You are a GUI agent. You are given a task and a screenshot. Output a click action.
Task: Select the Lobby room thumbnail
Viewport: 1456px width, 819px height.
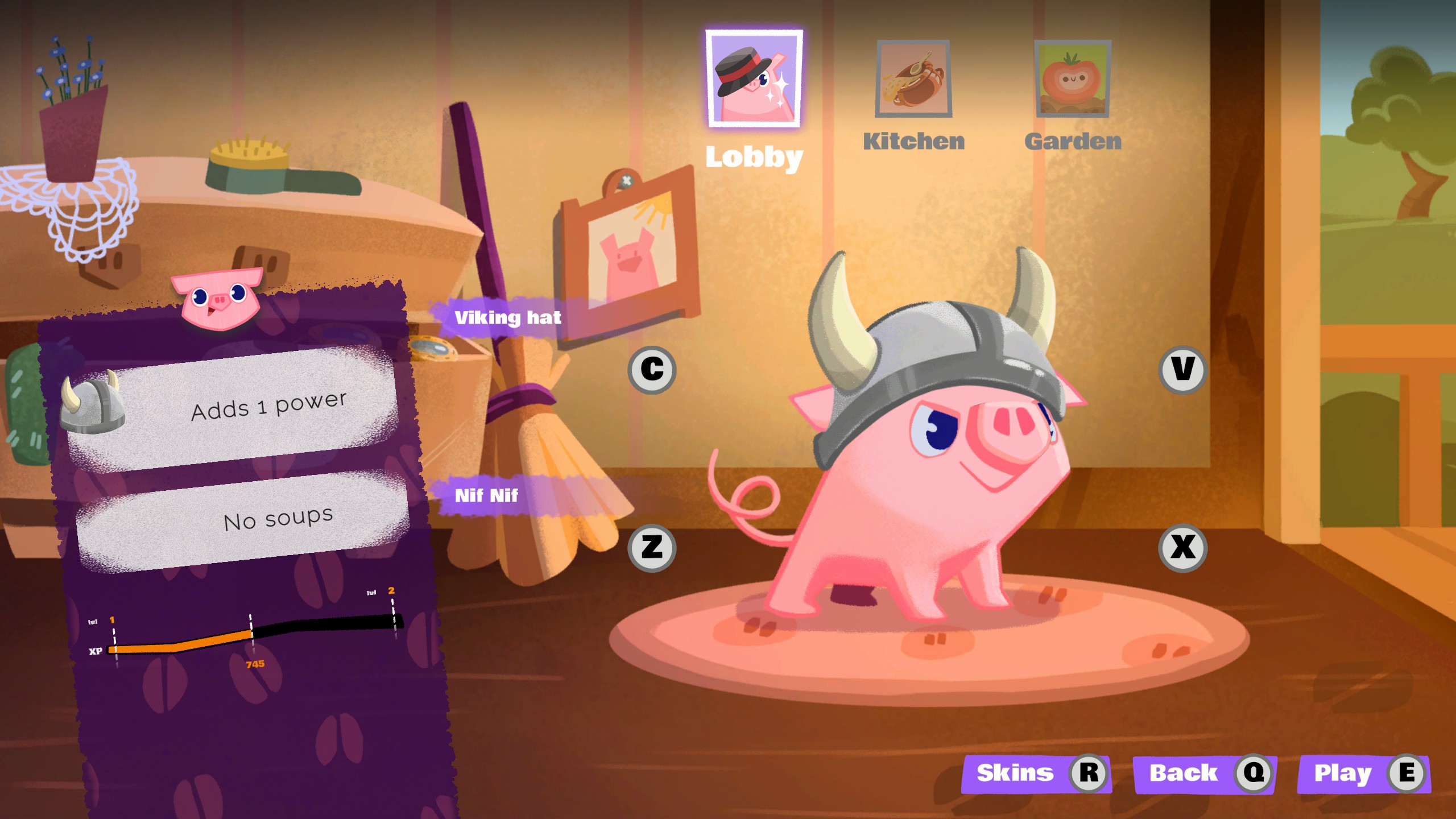[x=754, y=78]
